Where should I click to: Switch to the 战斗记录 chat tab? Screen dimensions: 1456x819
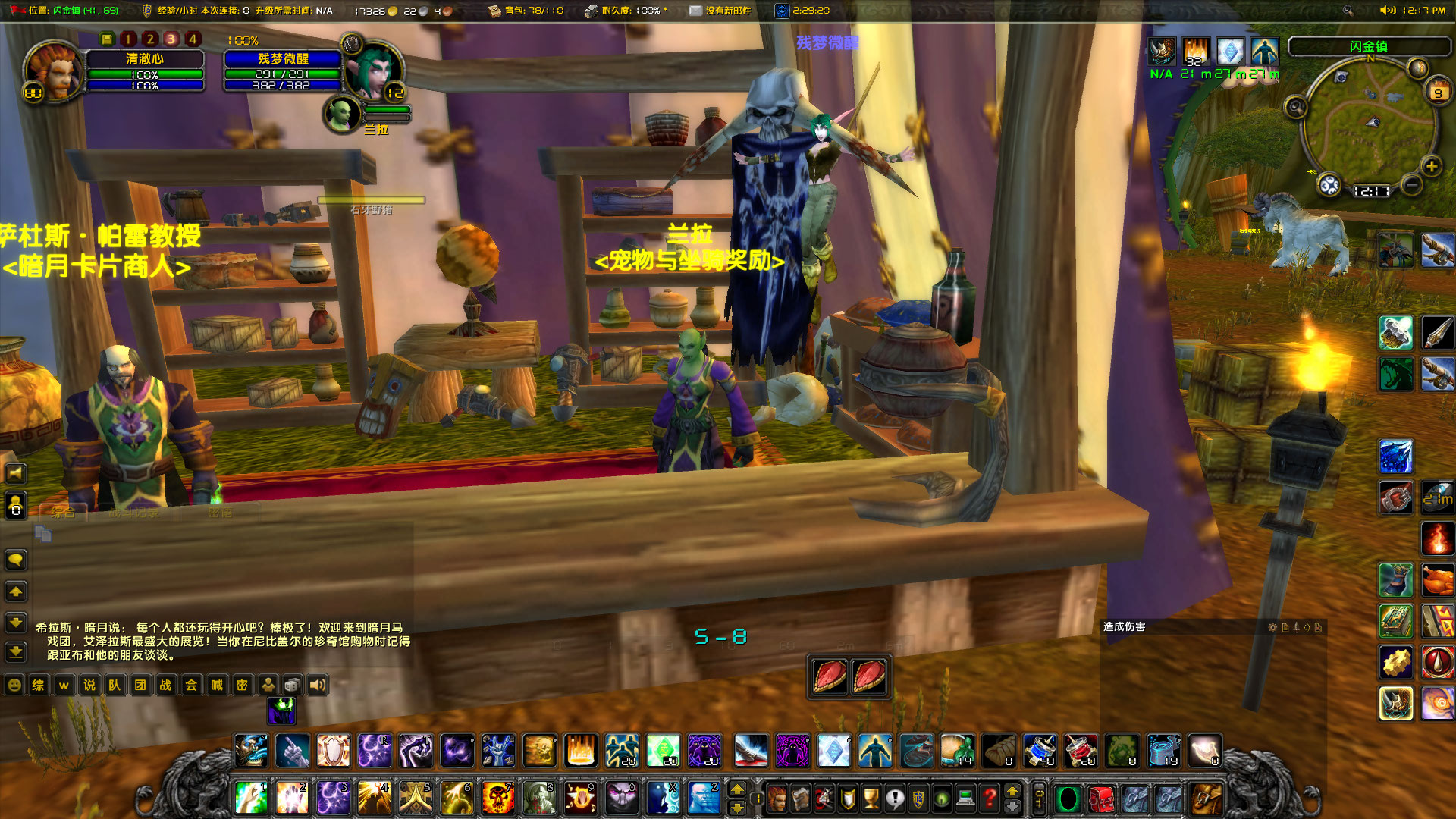pos(136,513)
